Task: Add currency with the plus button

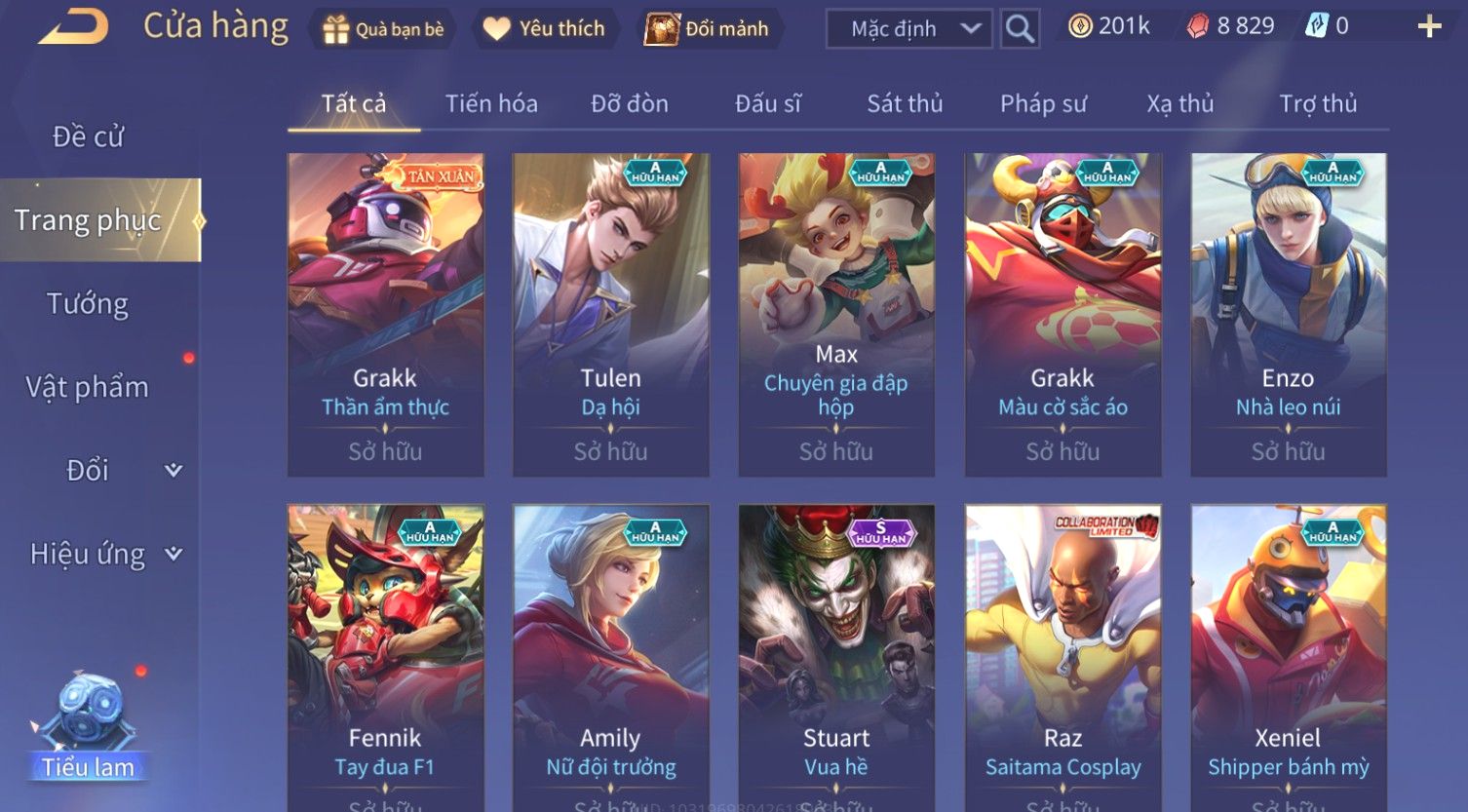Action: pyautogui.click(x=1429, y=26)
